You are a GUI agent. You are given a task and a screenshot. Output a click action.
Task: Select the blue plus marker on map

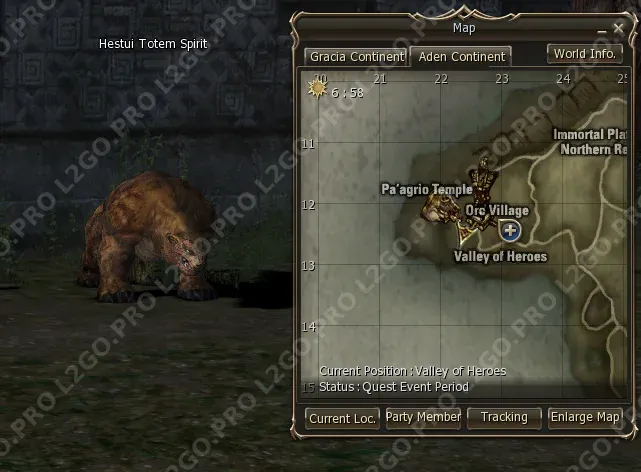click(x=511, y=231)
